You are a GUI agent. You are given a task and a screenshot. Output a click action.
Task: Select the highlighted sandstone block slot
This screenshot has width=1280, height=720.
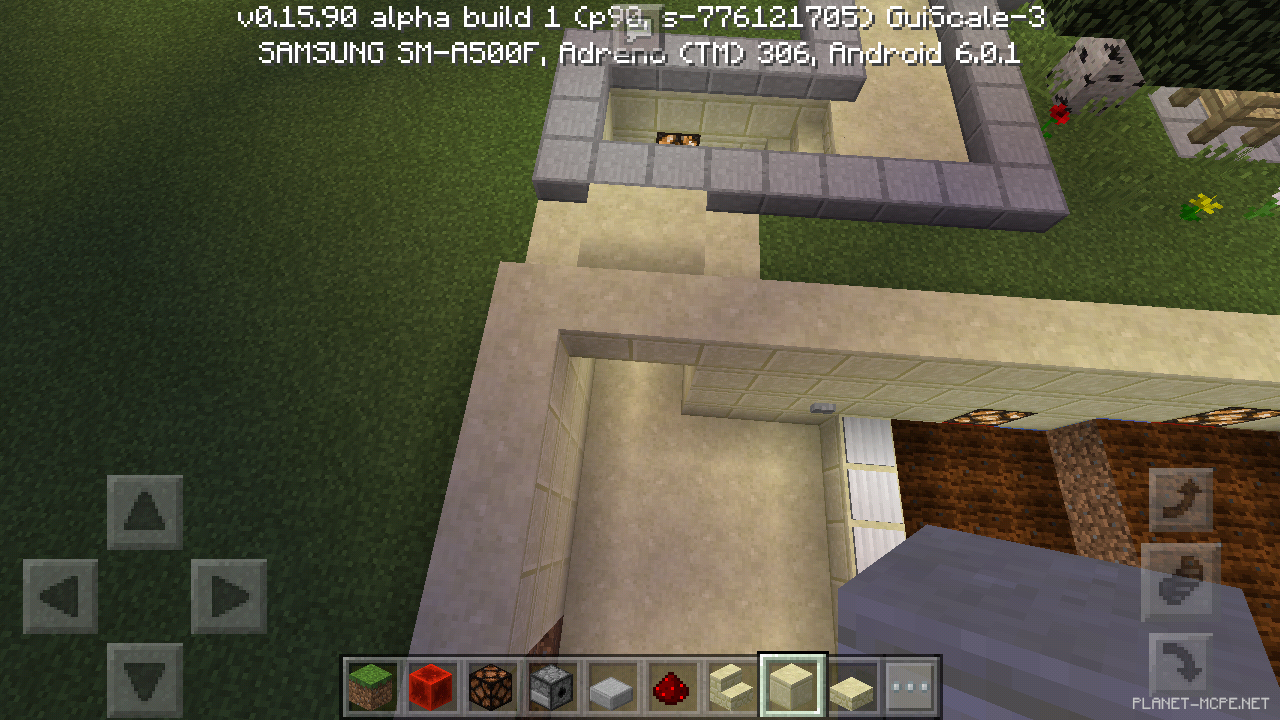coord(791,686)
